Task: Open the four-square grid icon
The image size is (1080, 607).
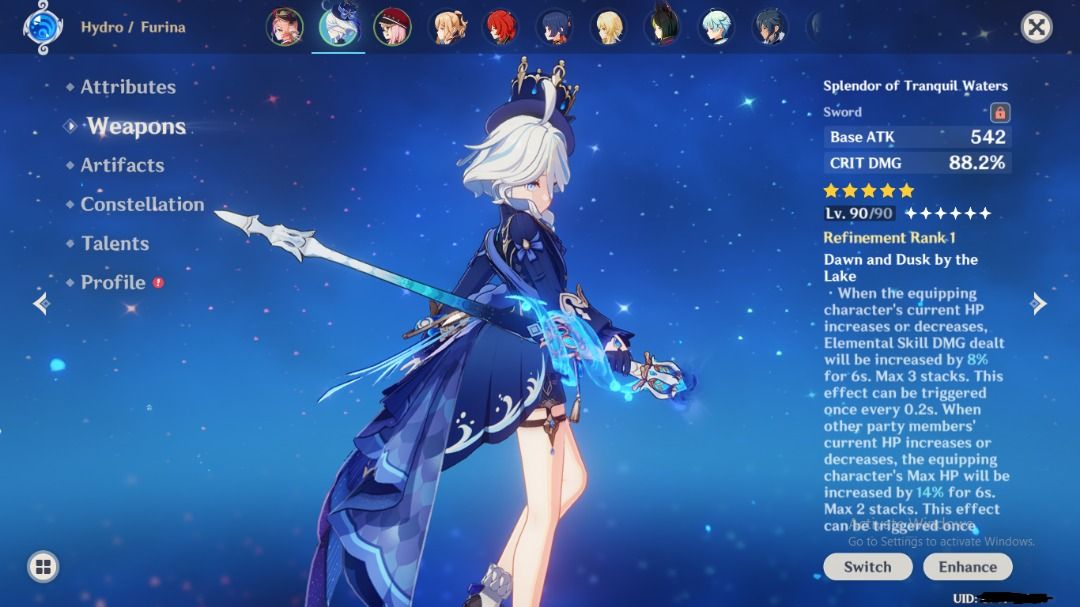Action: [x=43, y=567]
